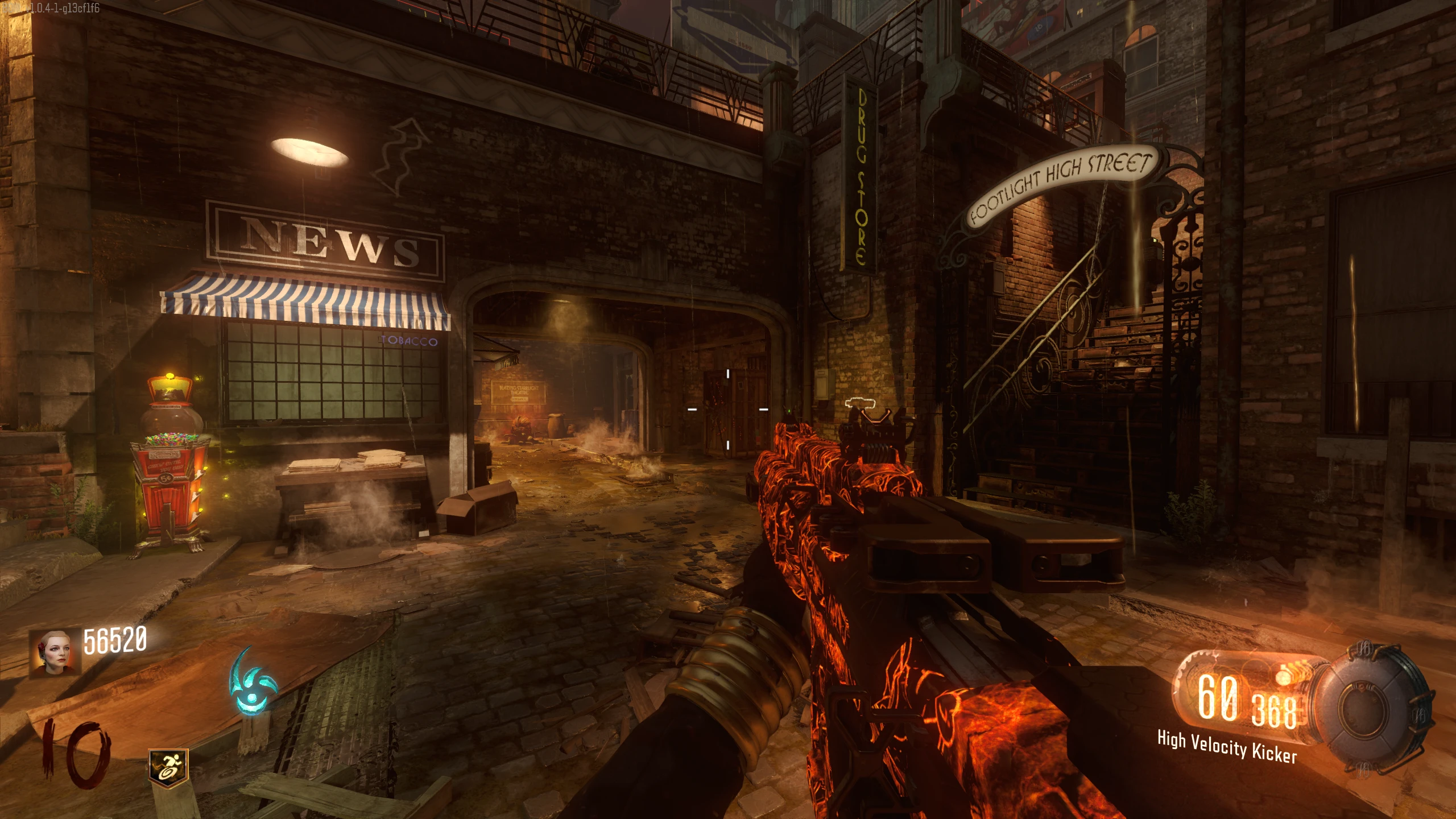Click the player character portrait

coord(55,653)
